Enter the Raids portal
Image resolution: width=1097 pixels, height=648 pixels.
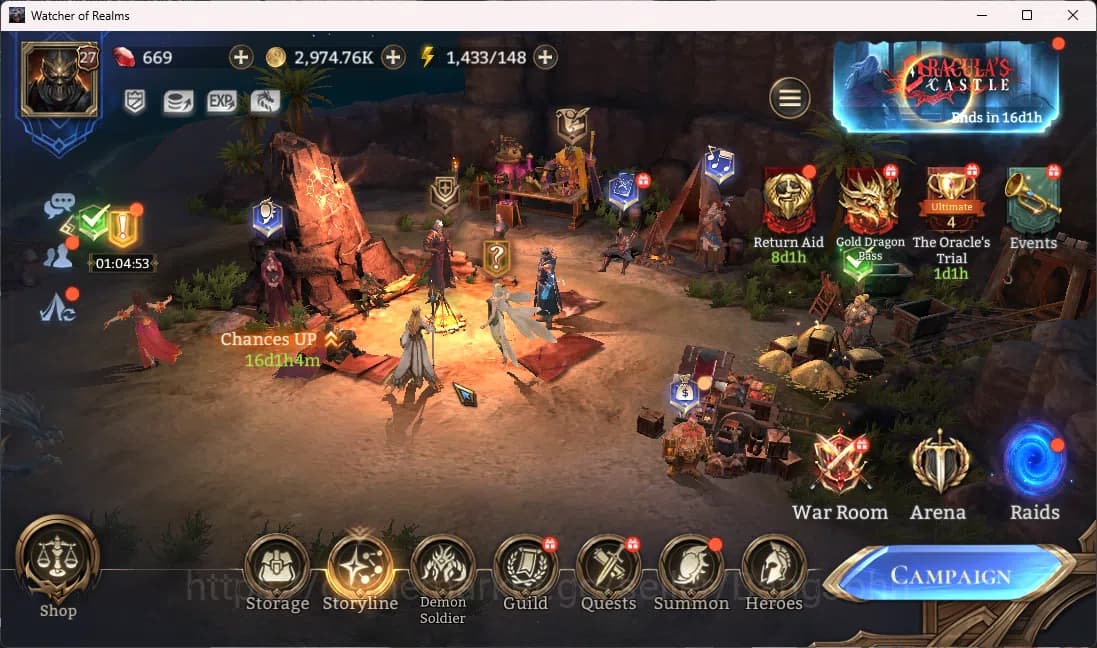coord(1035,462)
